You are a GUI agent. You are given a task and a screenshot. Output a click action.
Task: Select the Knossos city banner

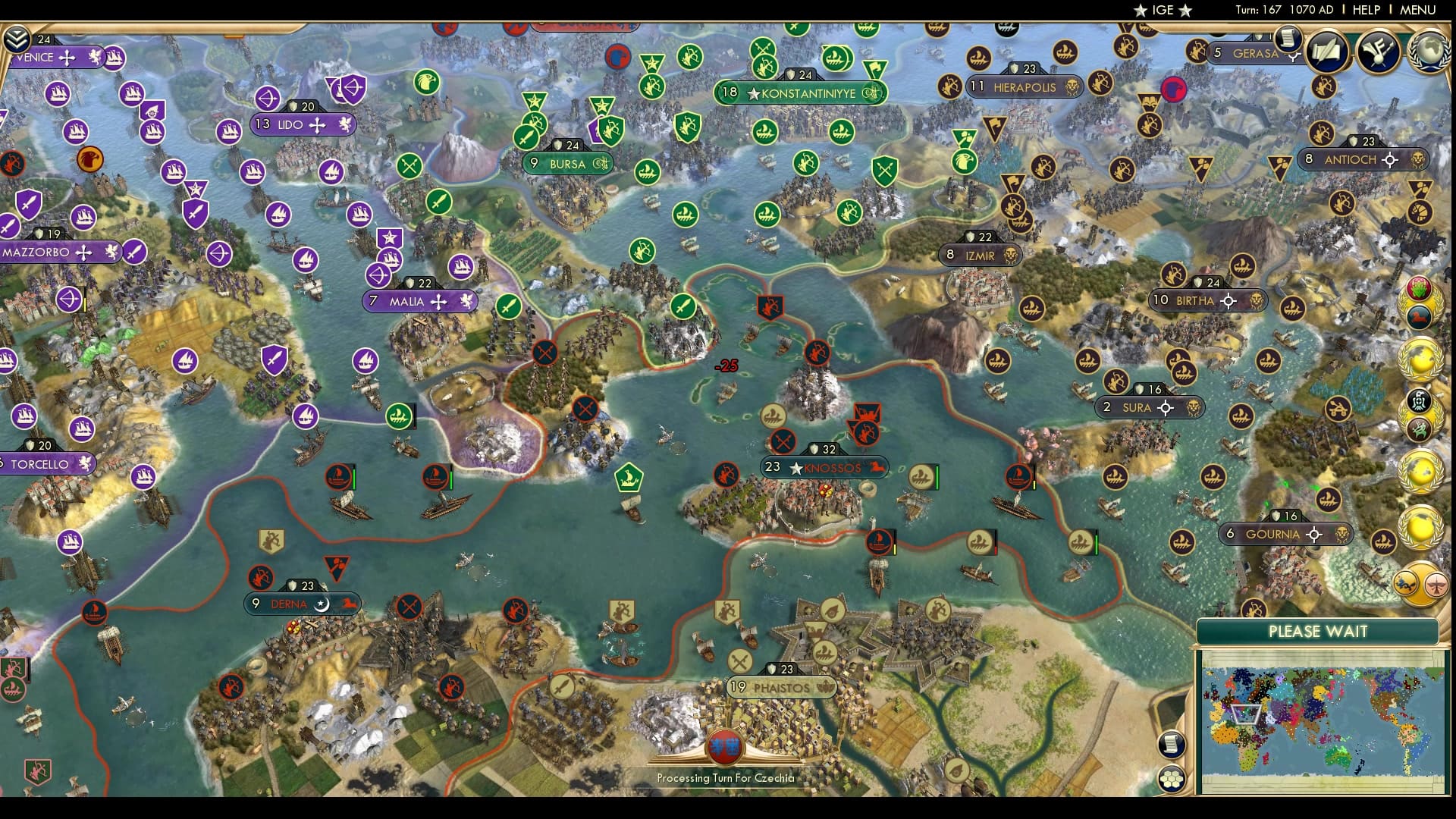pos(824,468)
